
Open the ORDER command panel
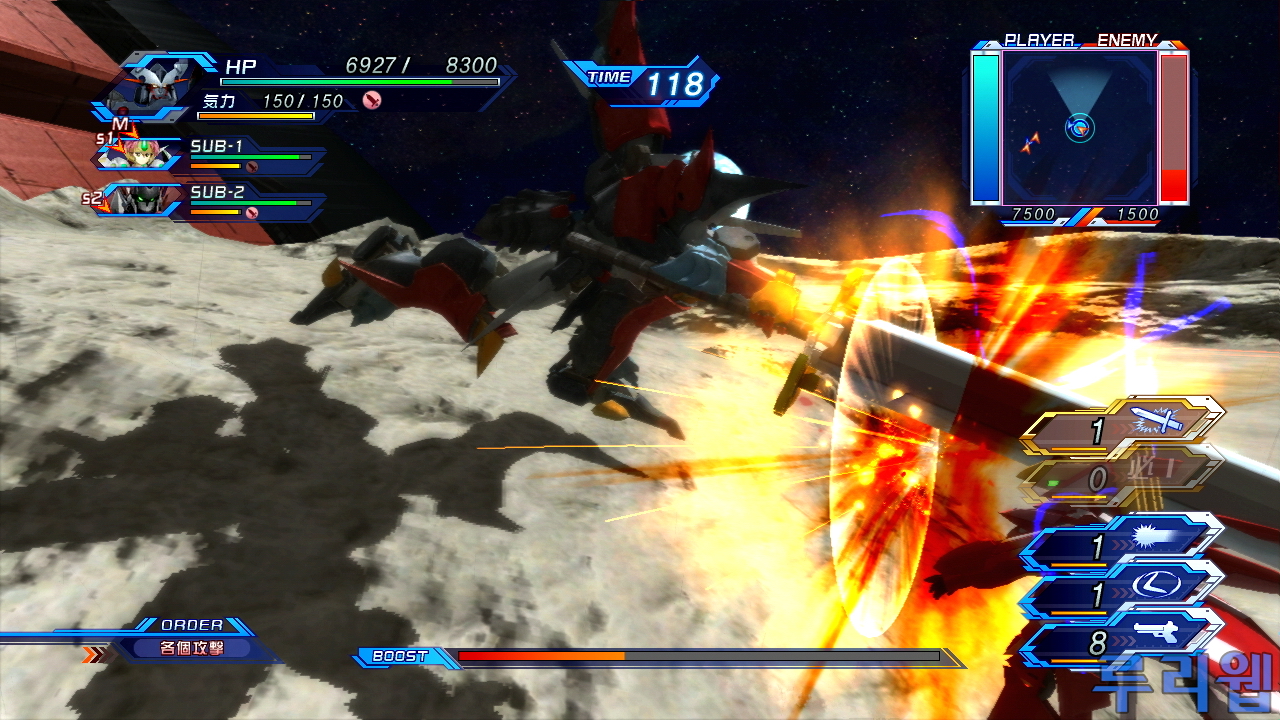tap(192, 642)
